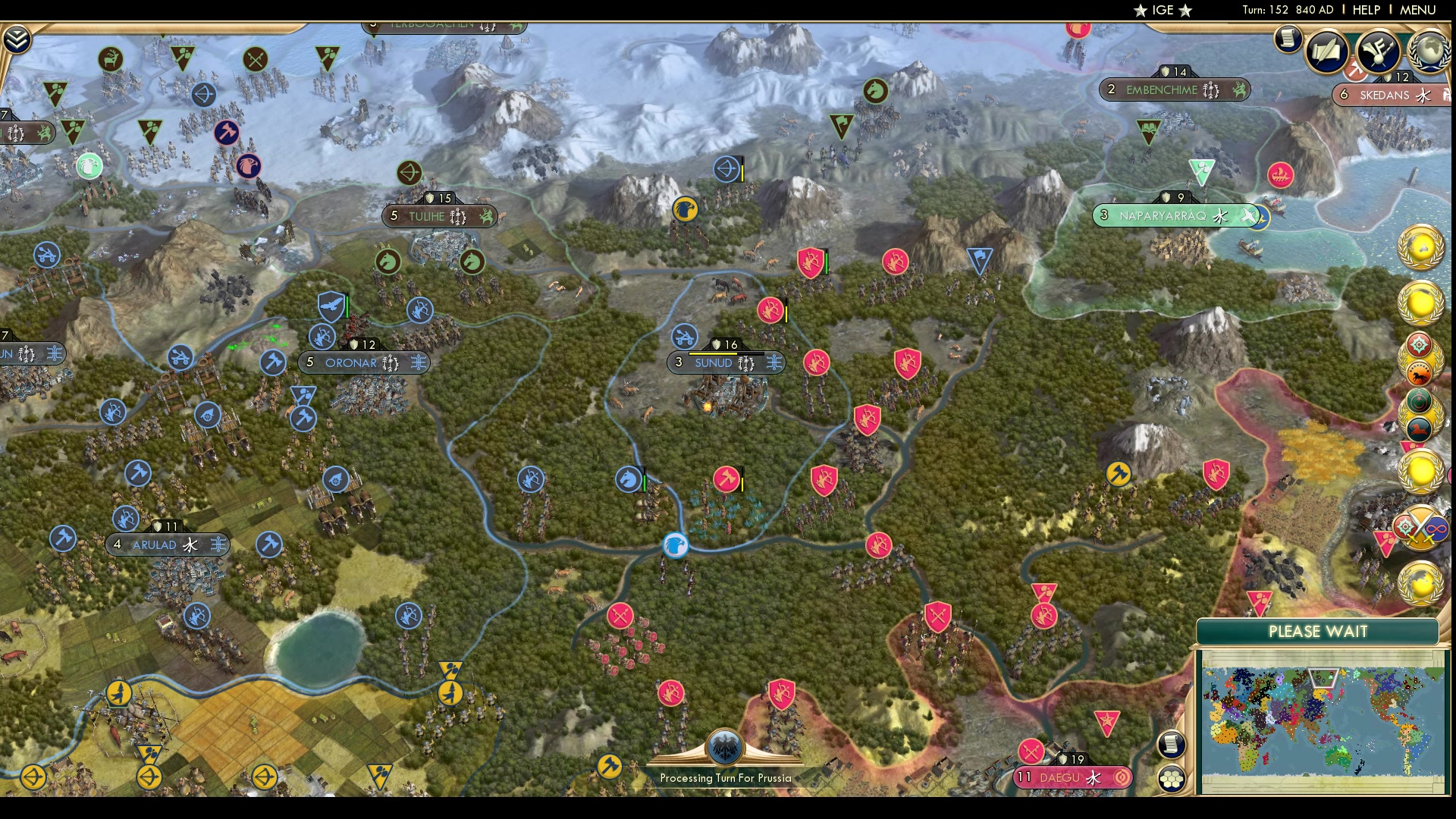Image resolution: width=1456 pixels, height=819 pixels.
Task: Open MENU from the top bar
Action: pos(1420,11)
